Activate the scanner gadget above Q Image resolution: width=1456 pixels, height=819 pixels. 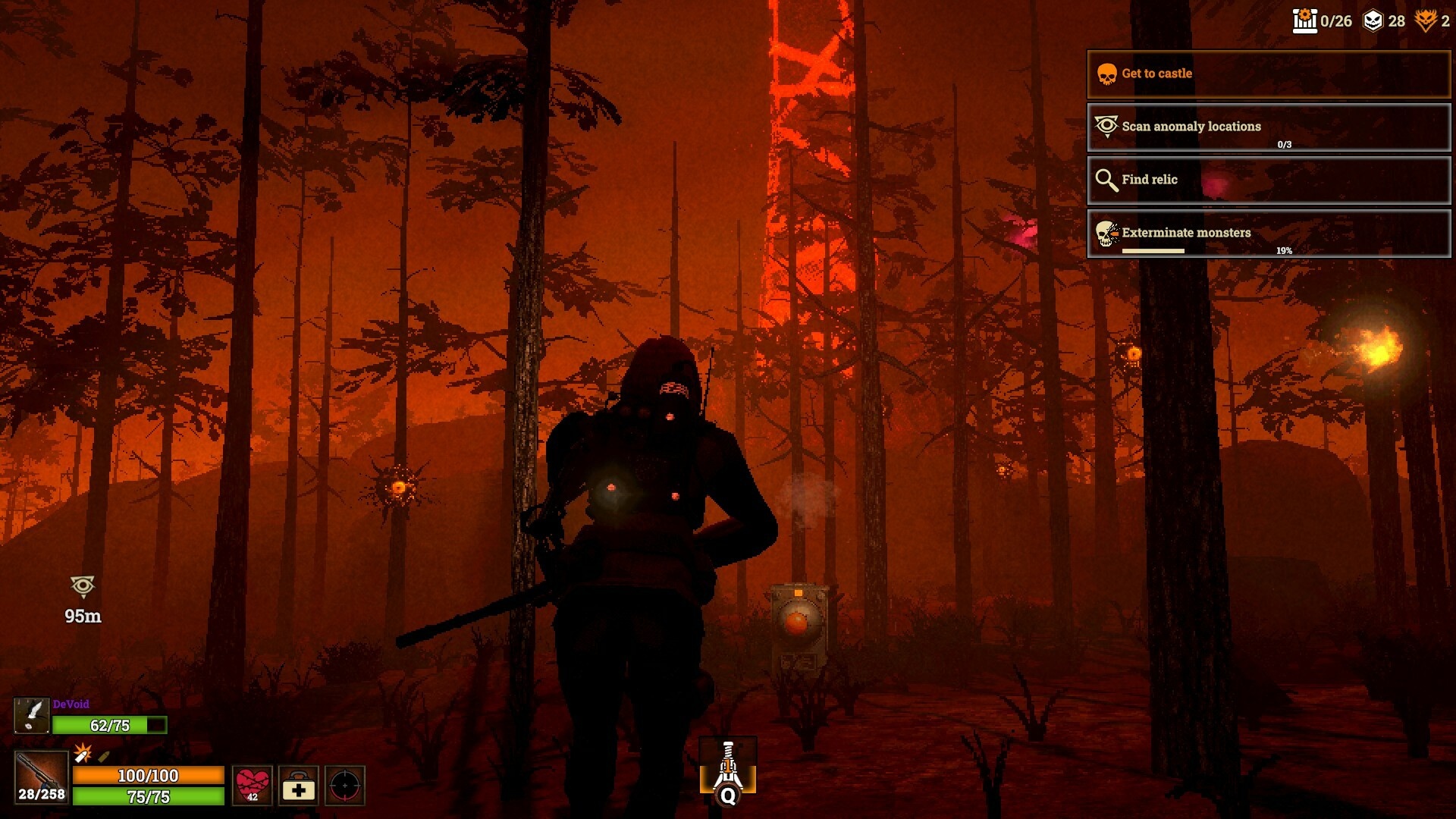pos(728,766)
